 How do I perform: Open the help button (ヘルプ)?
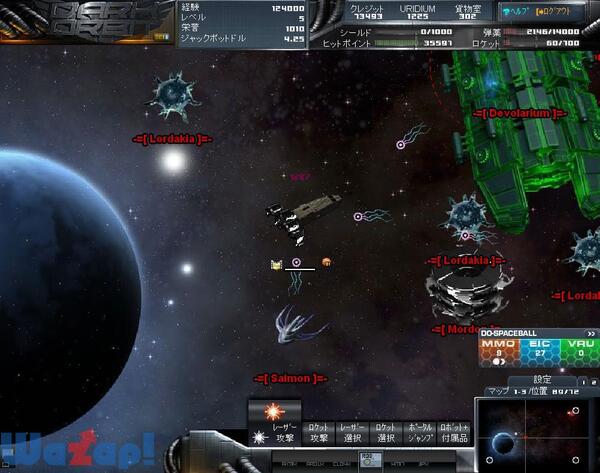tap(516, 11)
